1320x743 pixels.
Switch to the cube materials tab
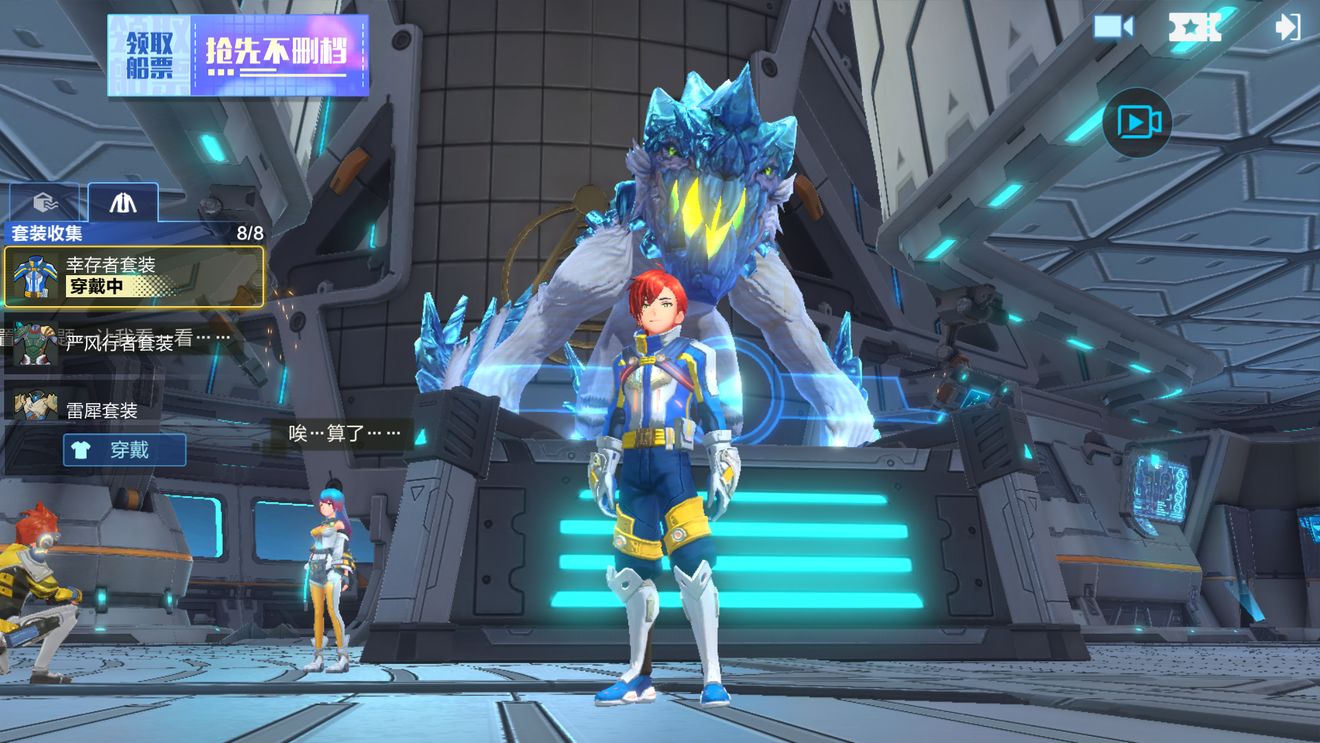click(45, 202)
